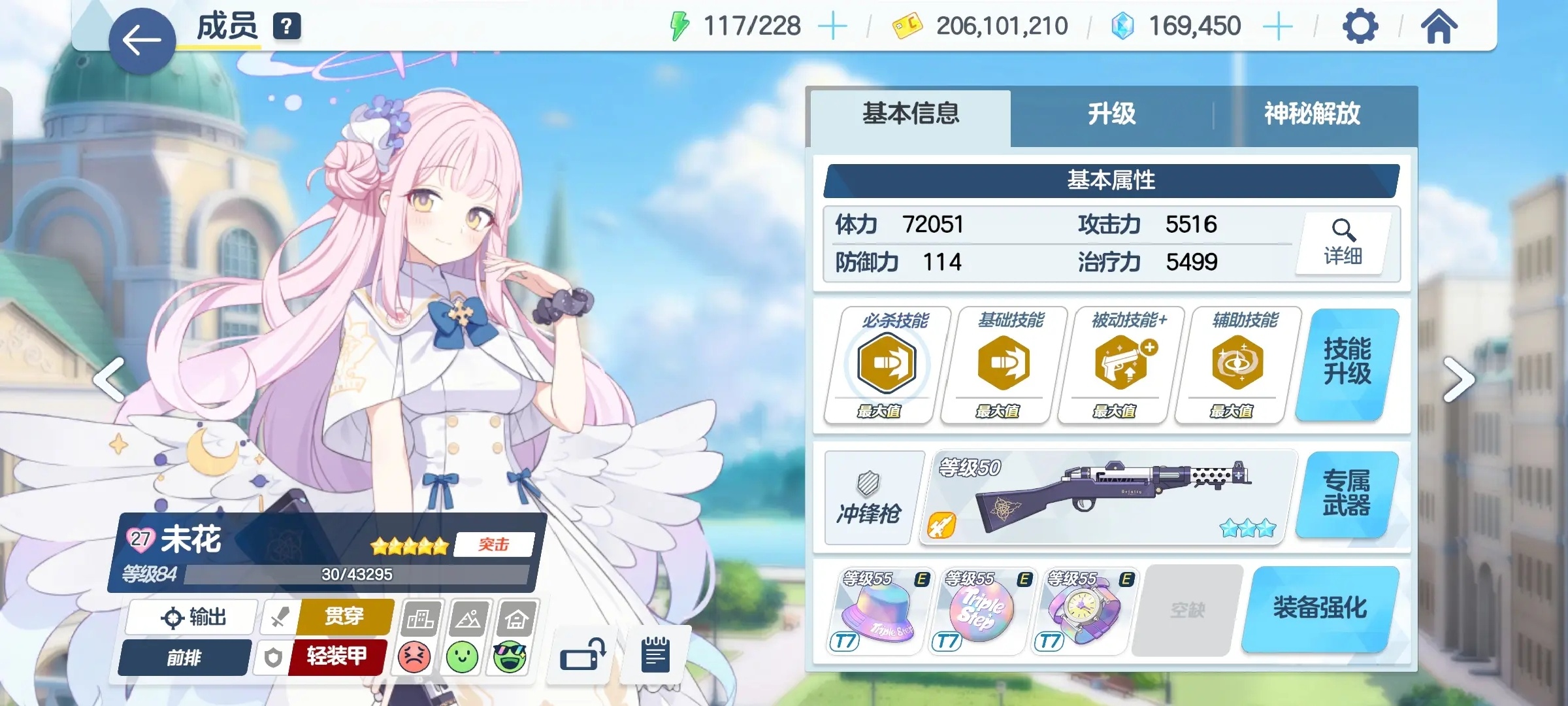Screen dimensions: 1568x706
Task: Select the 基本信息 tab
Action: point(911,114)
